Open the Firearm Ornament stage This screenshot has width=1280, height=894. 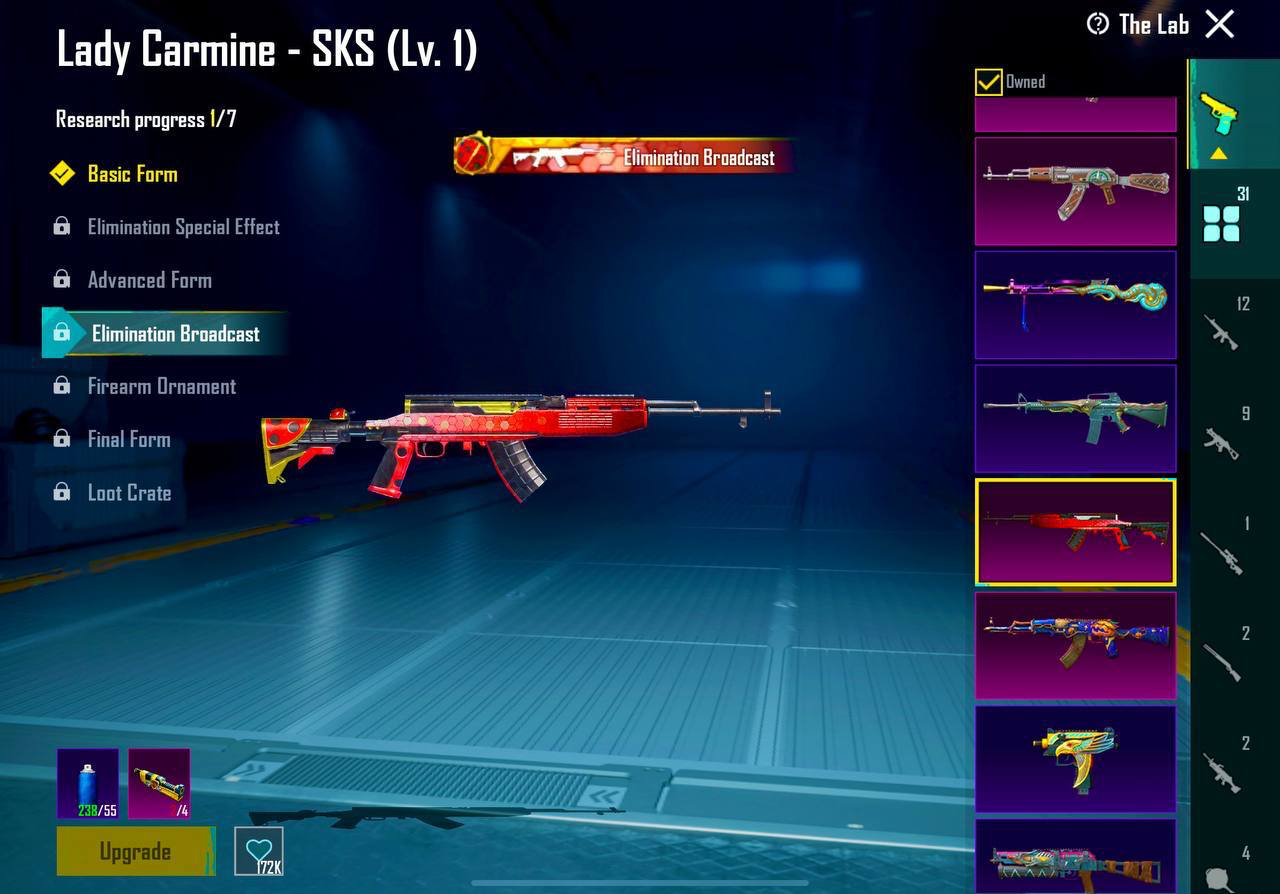coord(163,386)
